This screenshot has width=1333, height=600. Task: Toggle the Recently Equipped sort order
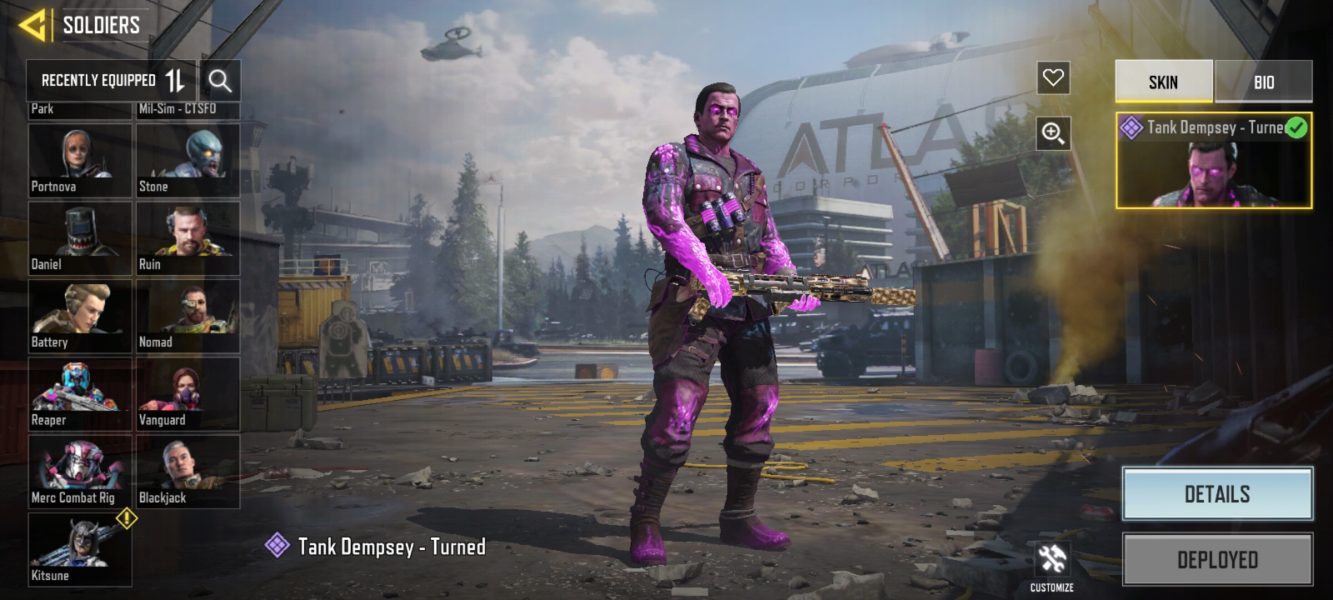click(175, 81)
